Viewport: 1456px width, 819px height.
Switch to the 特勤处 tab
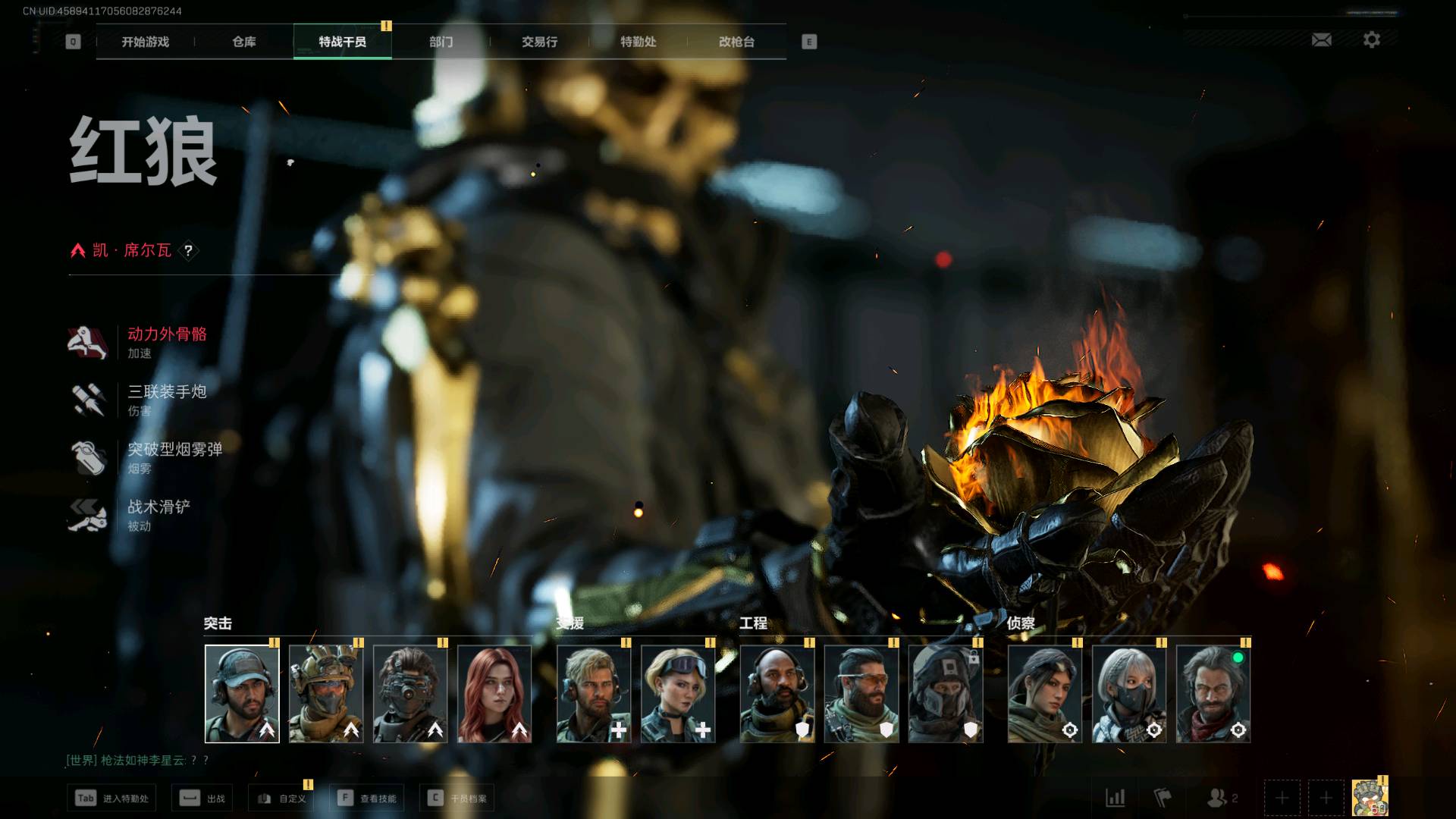click(x=638, y=42)
